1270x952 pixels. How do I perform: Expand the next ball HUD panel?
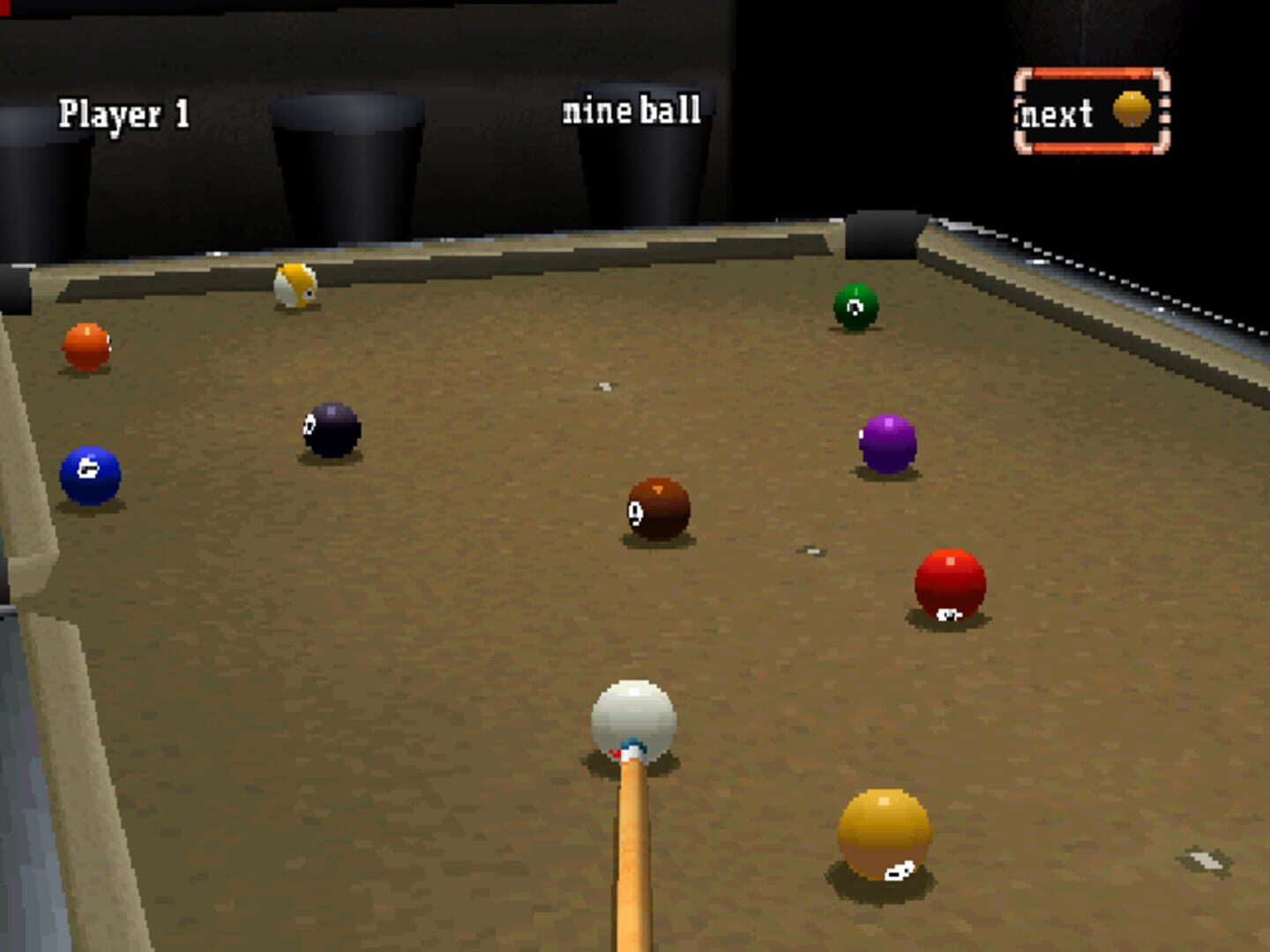[x=1092, y=111]
